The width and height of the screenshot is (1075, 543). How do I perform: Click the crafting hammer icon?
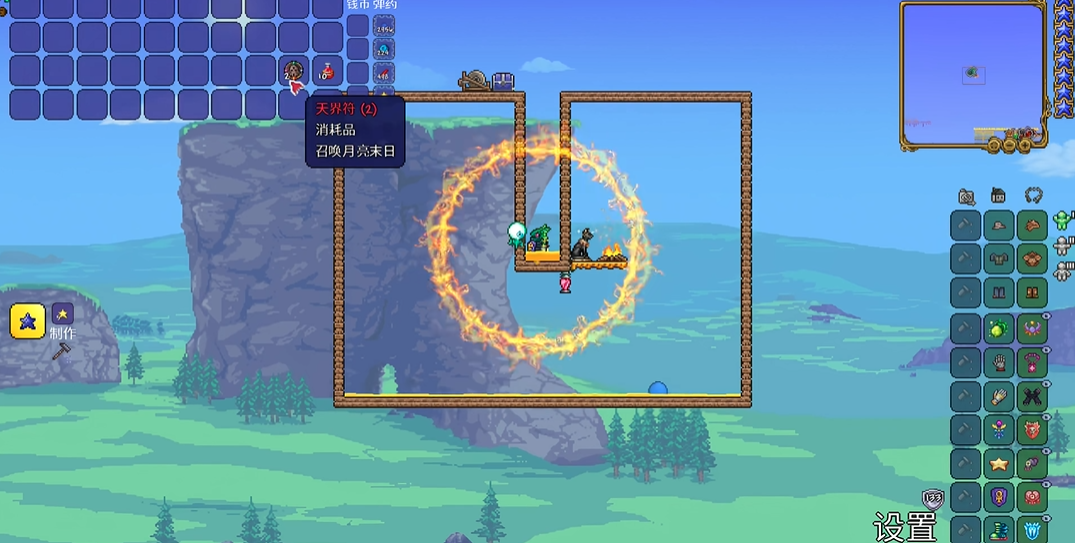click(61, 350)
